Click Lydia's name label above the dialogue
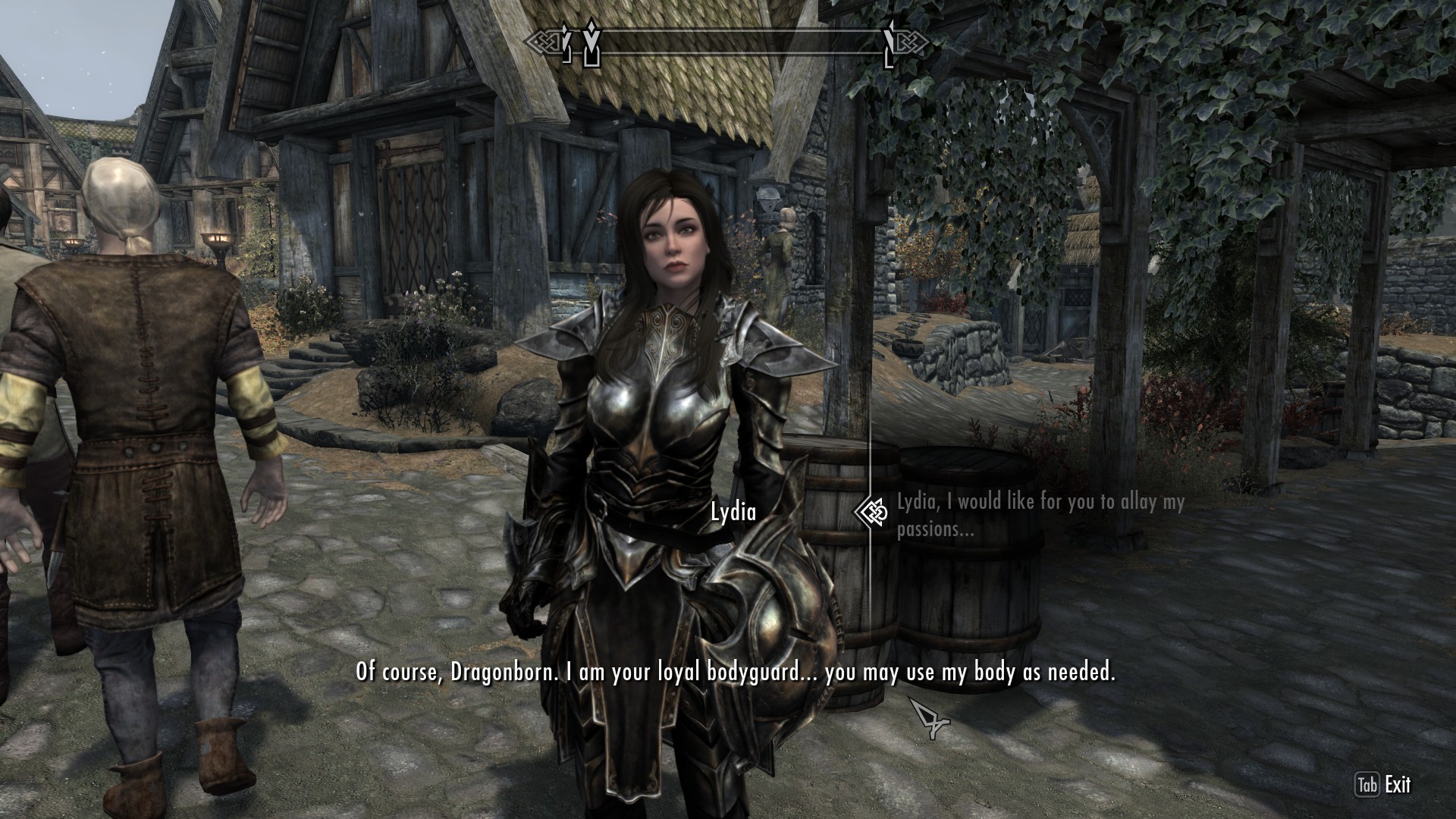Image resolution: width=1456 pixels, height=819 pixels. tap(733, 511)
